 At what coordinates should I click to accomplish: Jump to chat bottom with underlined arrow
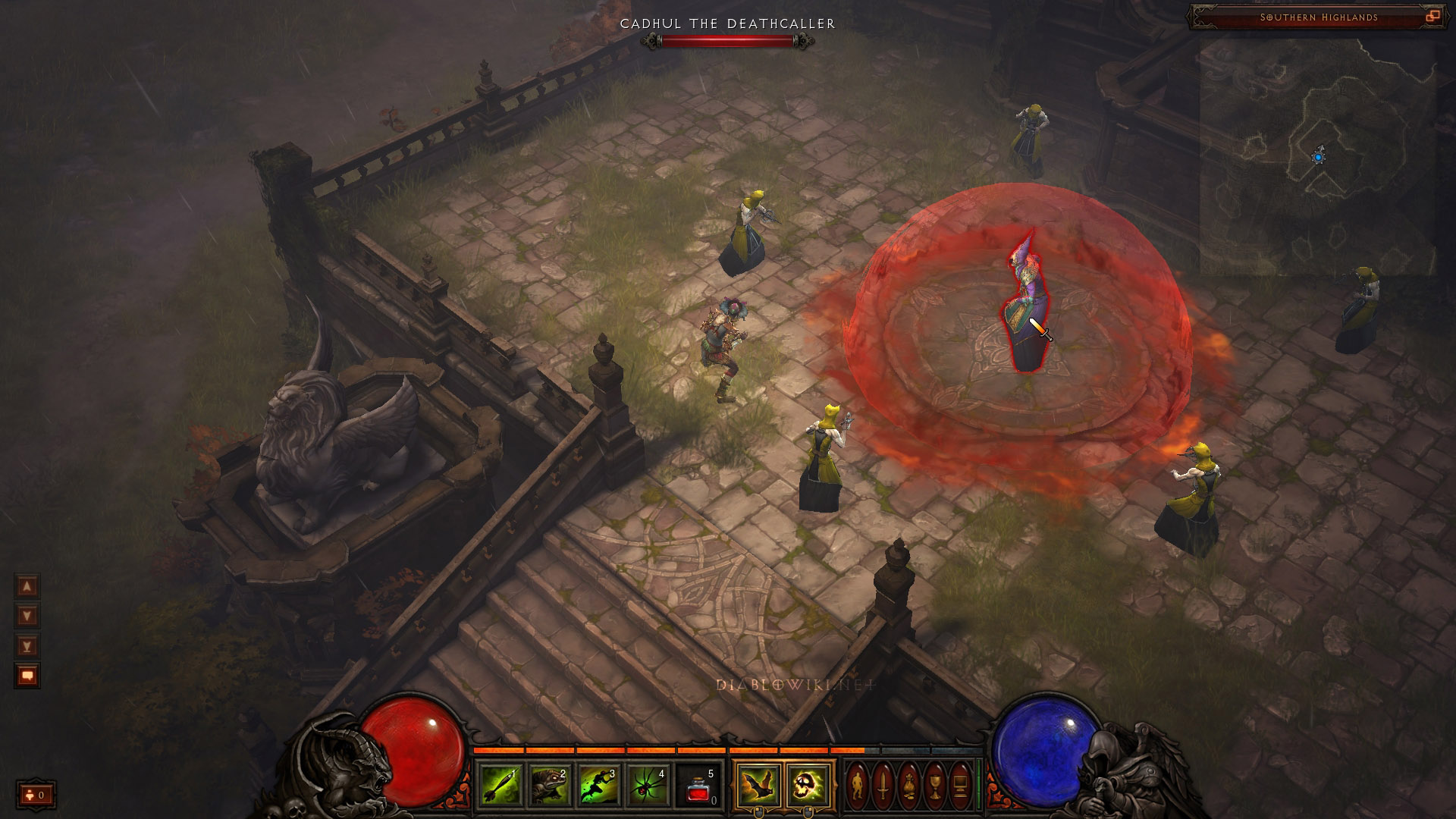click(27, 646)
